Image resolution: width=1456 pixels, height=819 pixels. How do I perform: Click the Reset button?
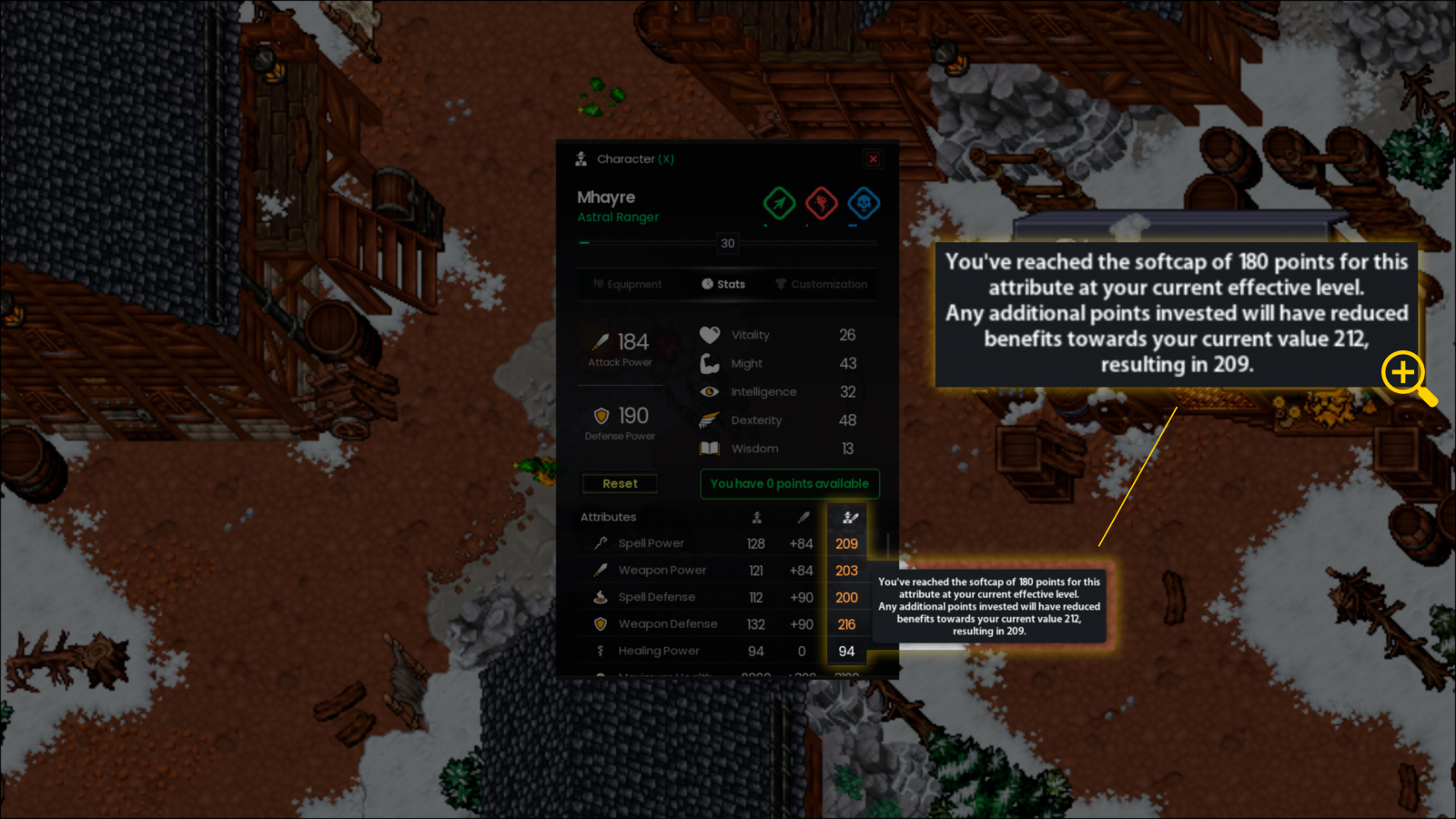pyautogui.click(x=620, y=484)
